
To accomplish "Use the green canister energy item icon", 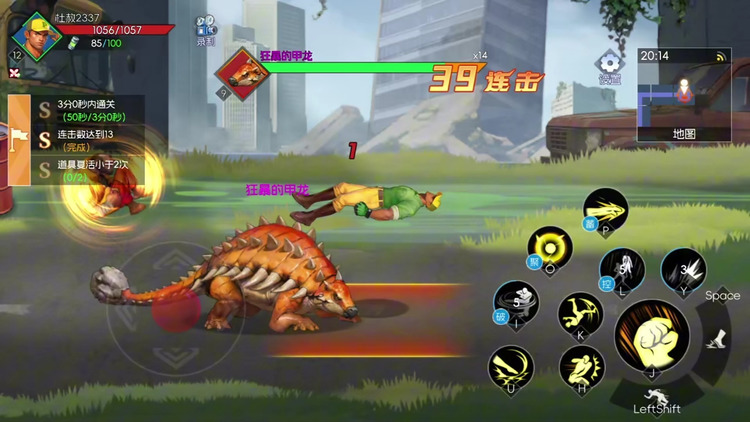I will click(72, 43).
